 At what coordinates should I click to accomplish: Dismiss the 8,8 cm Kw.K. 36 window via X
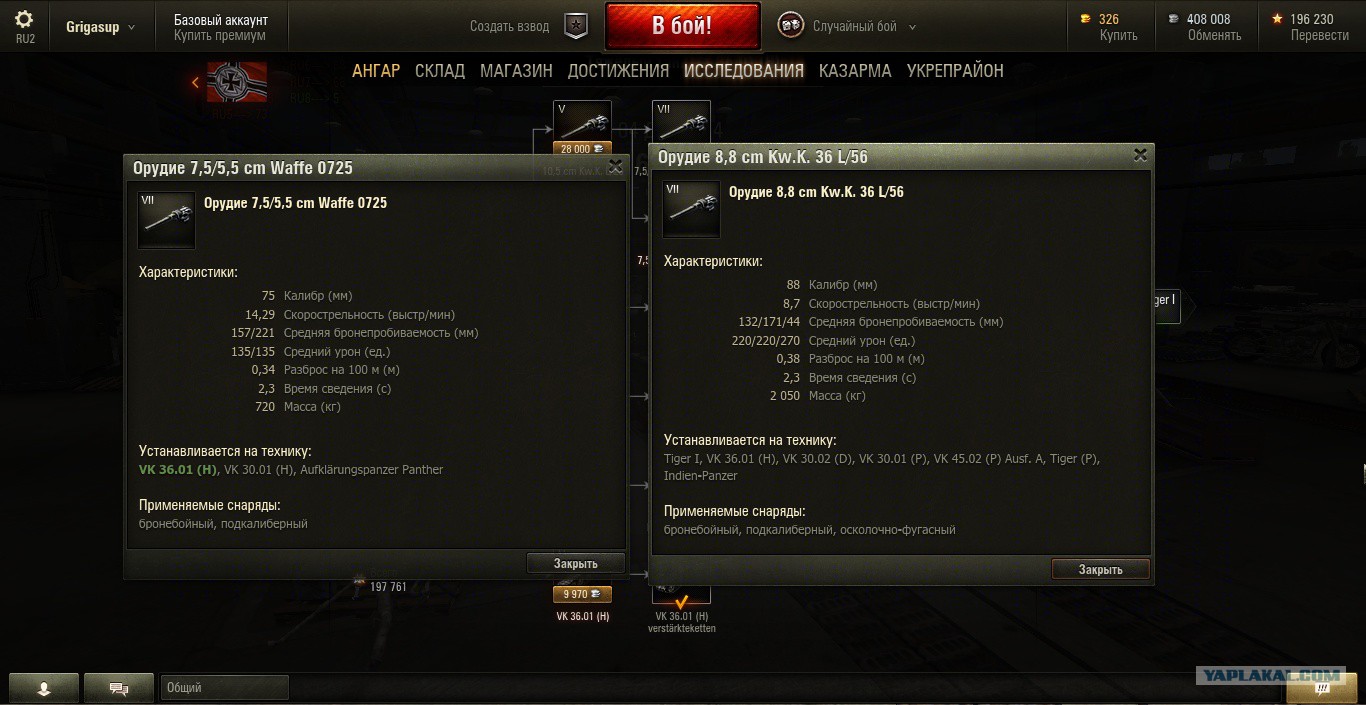pos(1140,155)
